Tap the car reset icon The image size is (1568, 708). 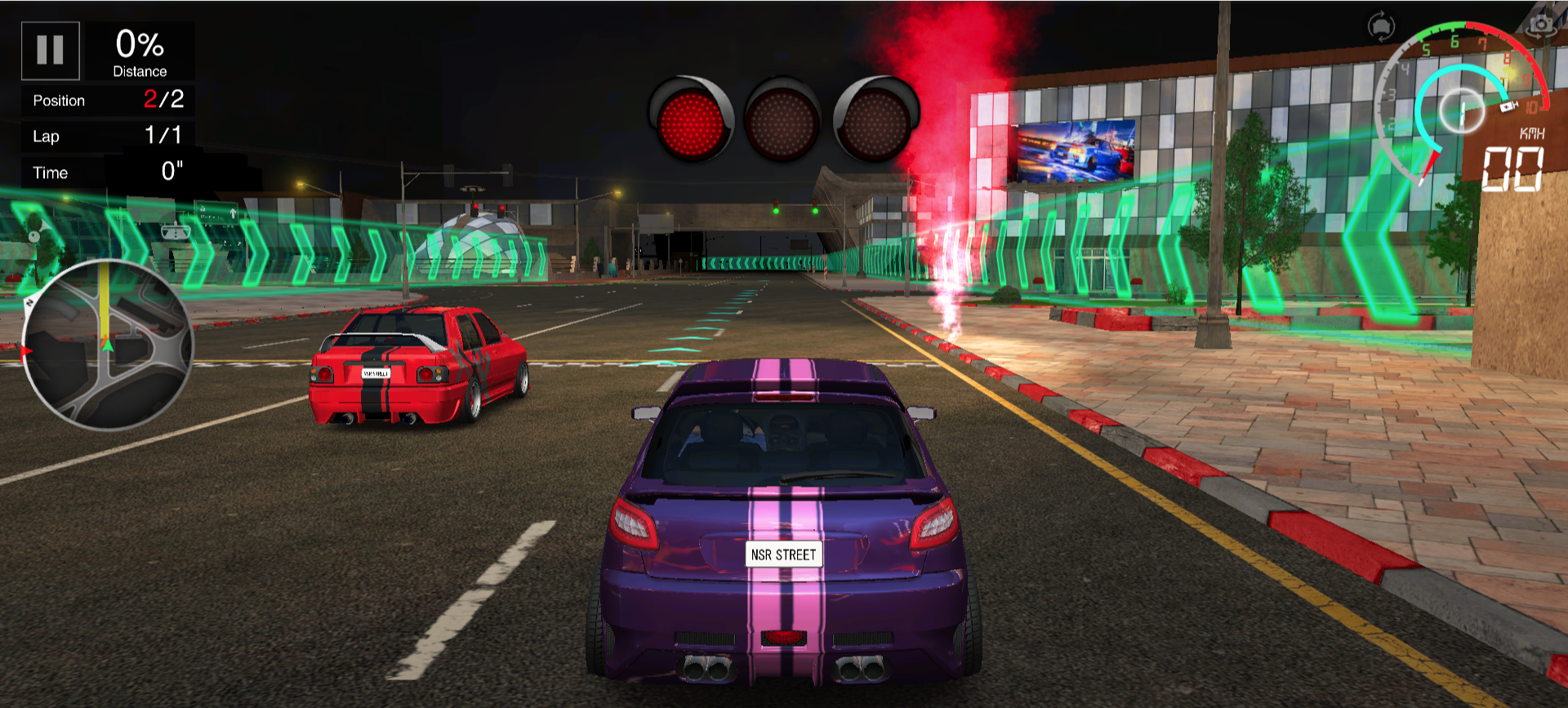[1381, 26]
